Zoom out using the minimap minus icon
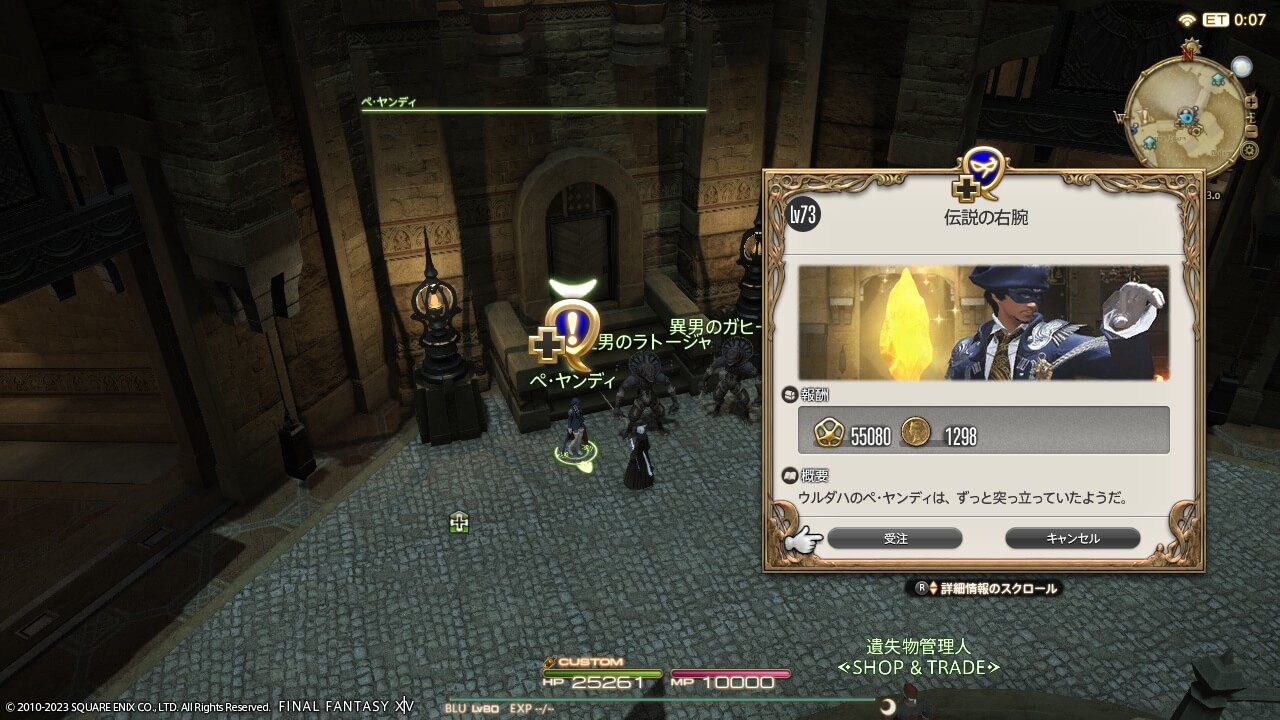1280x720 pixels. [1252, 130]
